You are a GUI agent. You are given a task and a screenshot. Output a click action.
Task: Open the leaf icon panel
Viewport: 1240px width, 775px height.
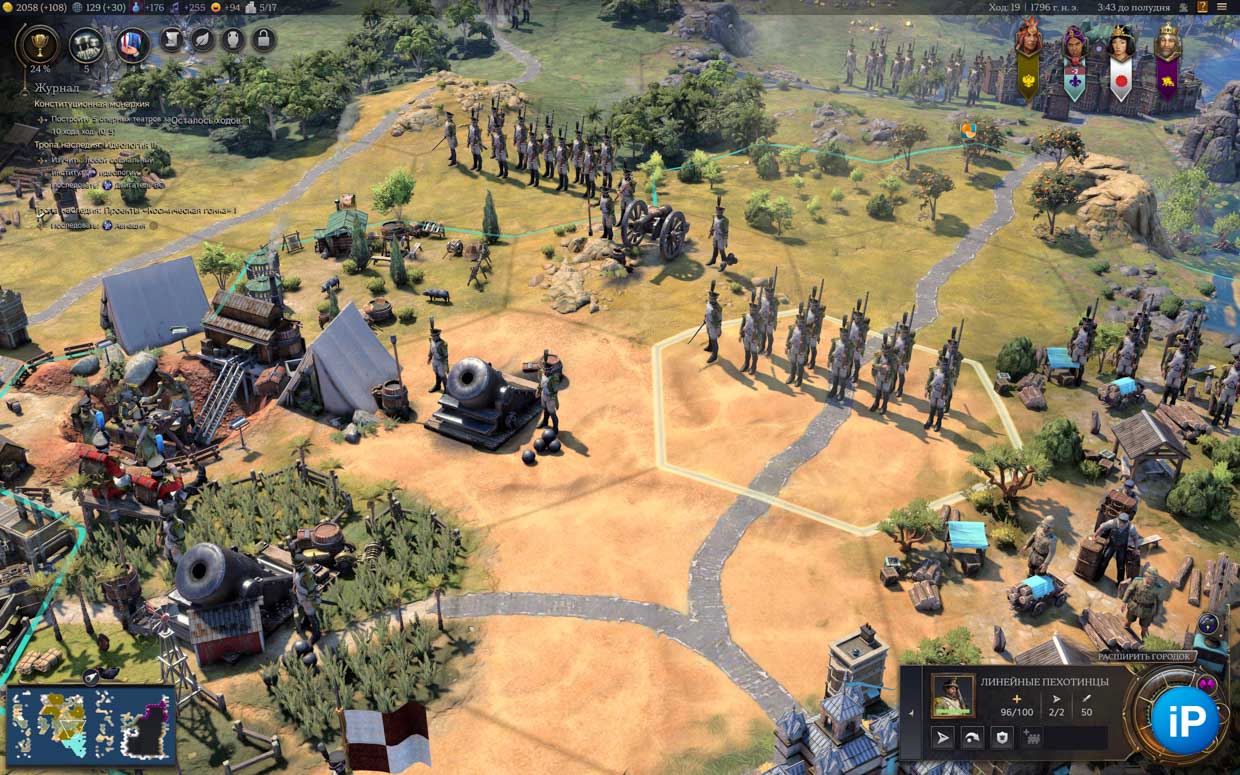(x=202, y=40)
